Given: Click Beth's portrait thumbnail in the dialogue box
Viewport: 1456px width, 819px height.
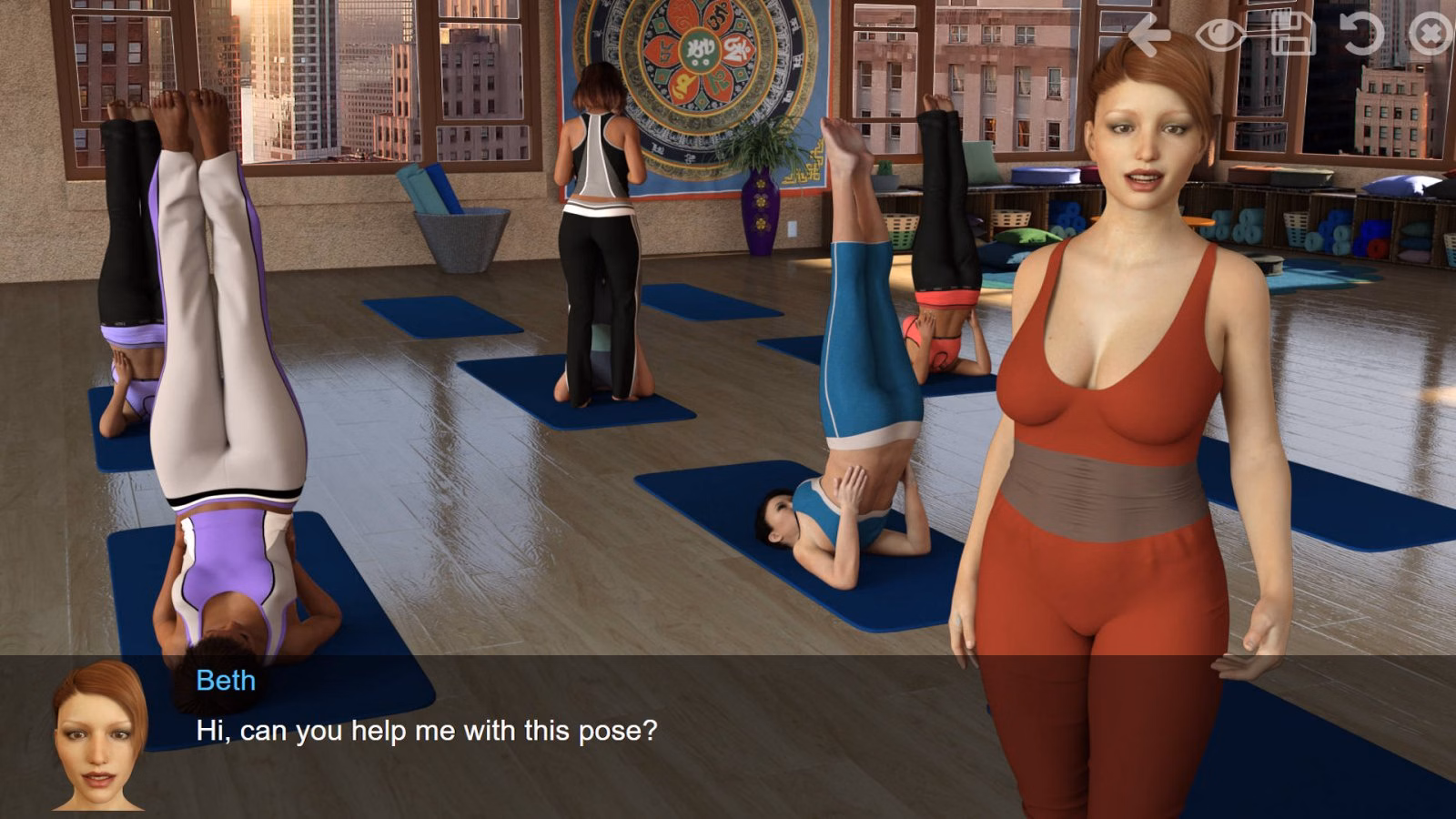Looking at the screenshot, I should coord(100,739).
